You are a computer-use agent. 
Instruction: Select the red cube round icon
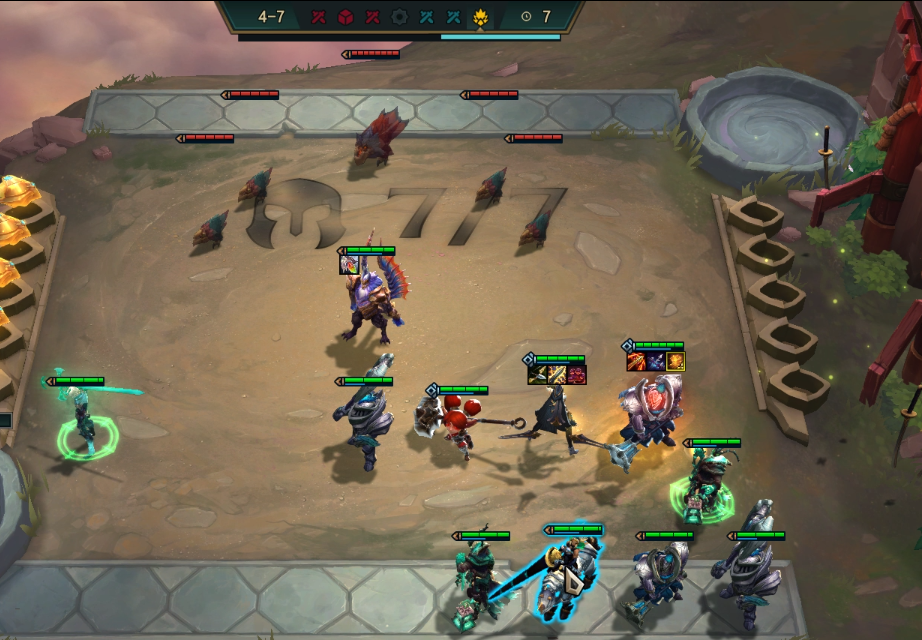345,16
